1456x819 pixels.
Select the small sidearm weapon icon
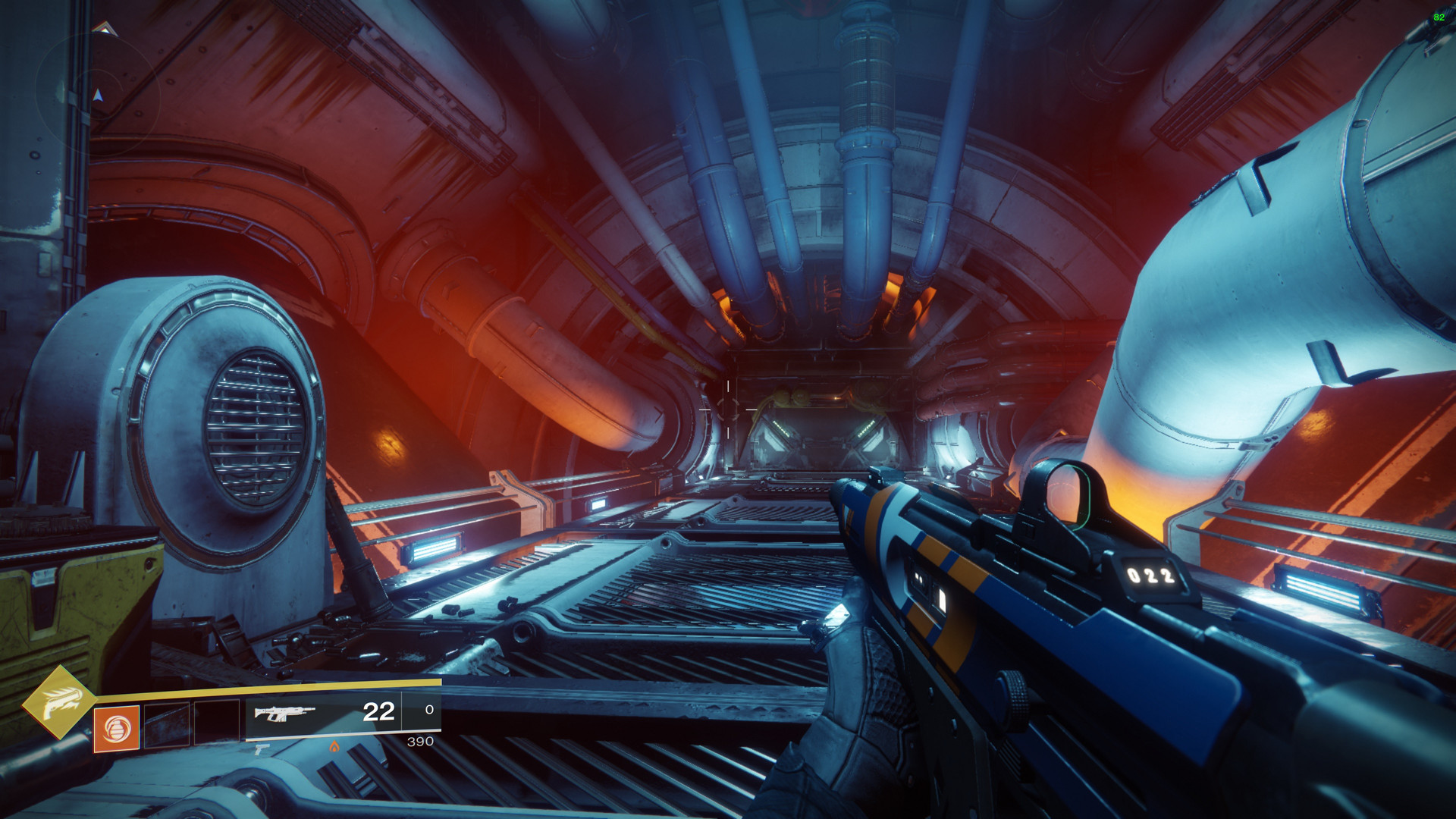coord(261,749)
